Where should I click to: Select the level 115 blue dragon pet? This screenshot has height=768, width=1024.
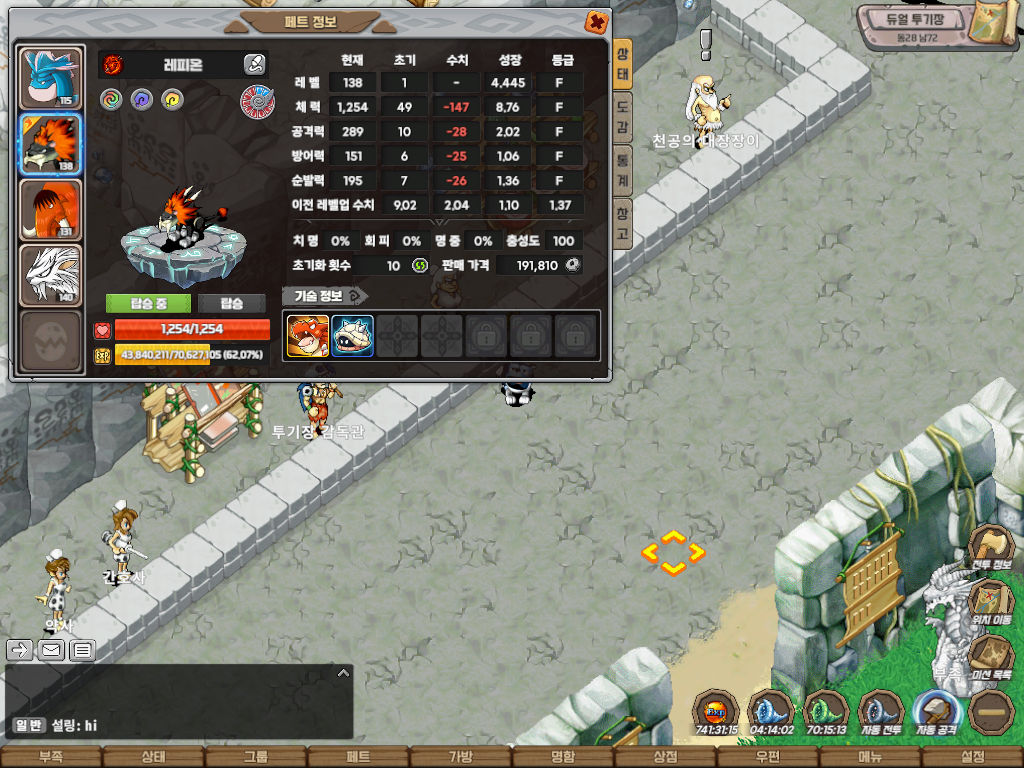(x=50, y=77)
